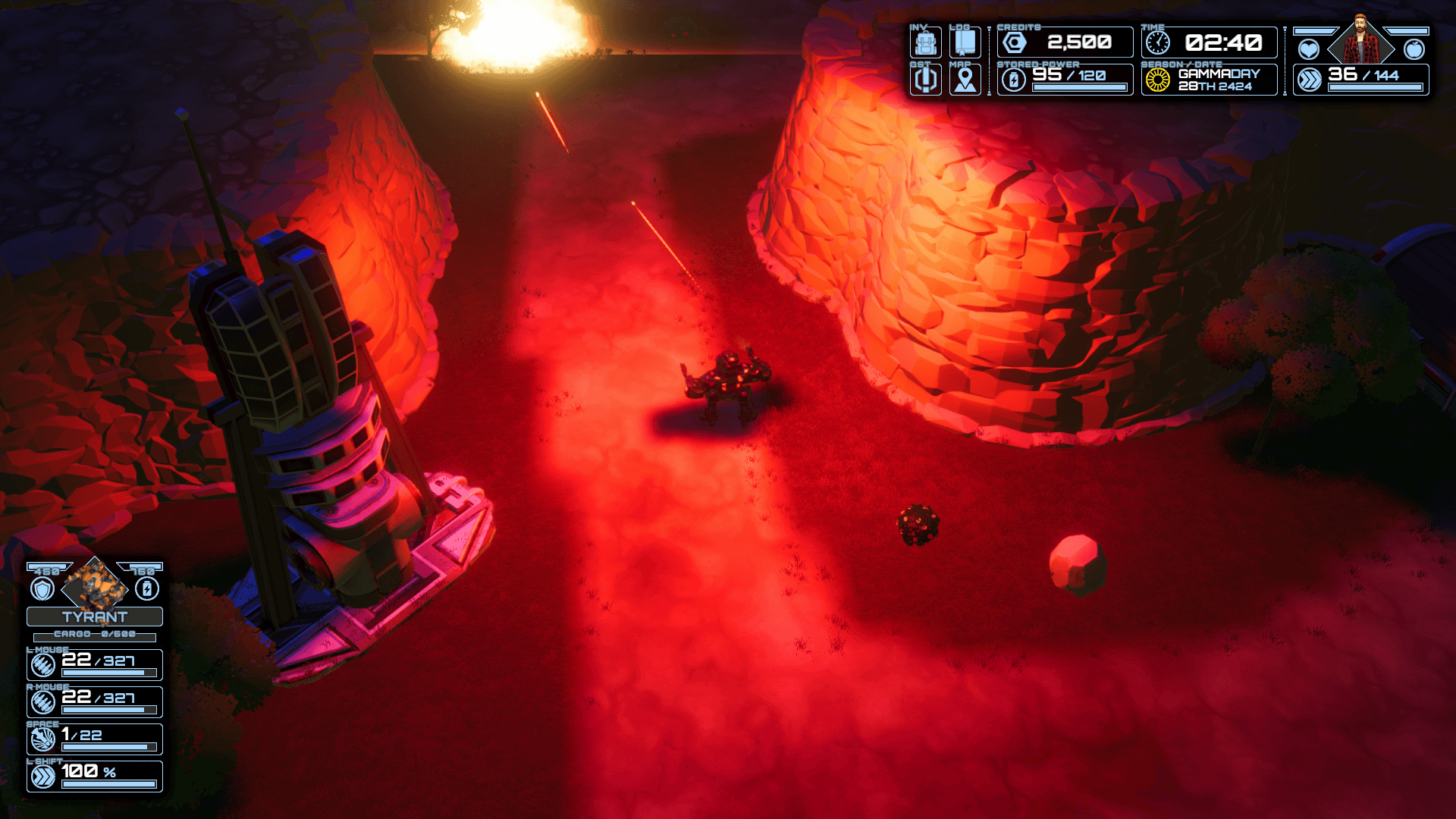Open the QST quest panel
Image resolution: width=1456 pixels, height=819 pixels.
point(925,80)
